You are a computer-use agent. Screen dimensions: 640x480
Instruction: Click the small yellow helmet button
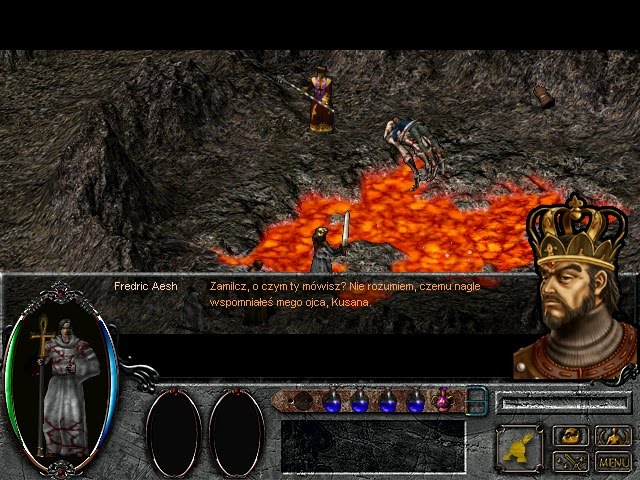(x=571, y=436)
